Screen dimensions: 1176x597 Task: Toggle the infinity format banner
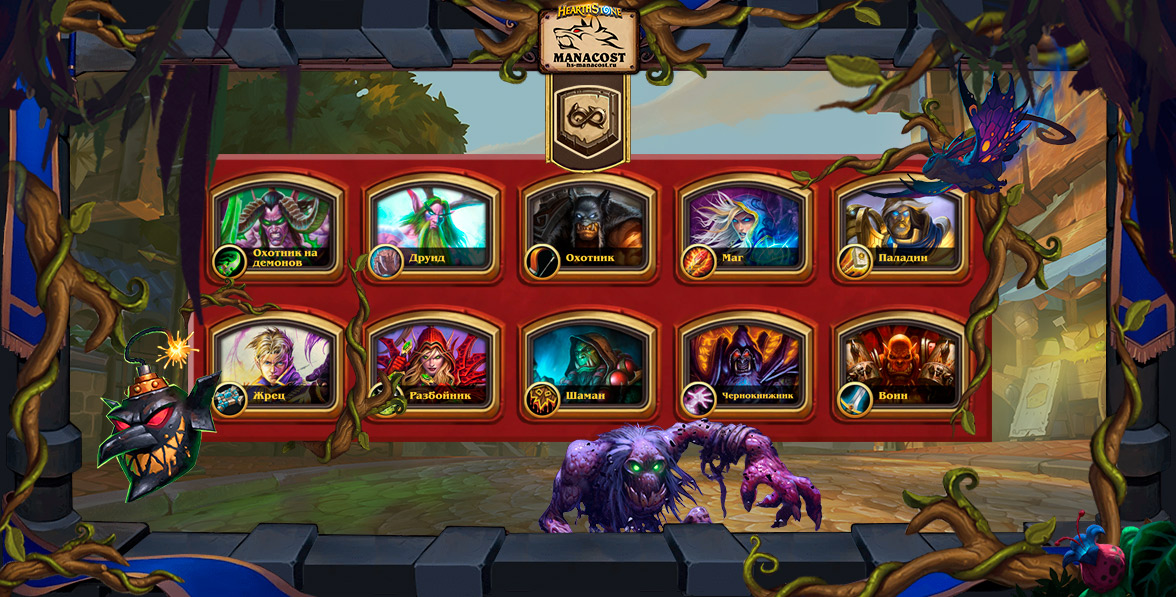click(x=588, y=117)
